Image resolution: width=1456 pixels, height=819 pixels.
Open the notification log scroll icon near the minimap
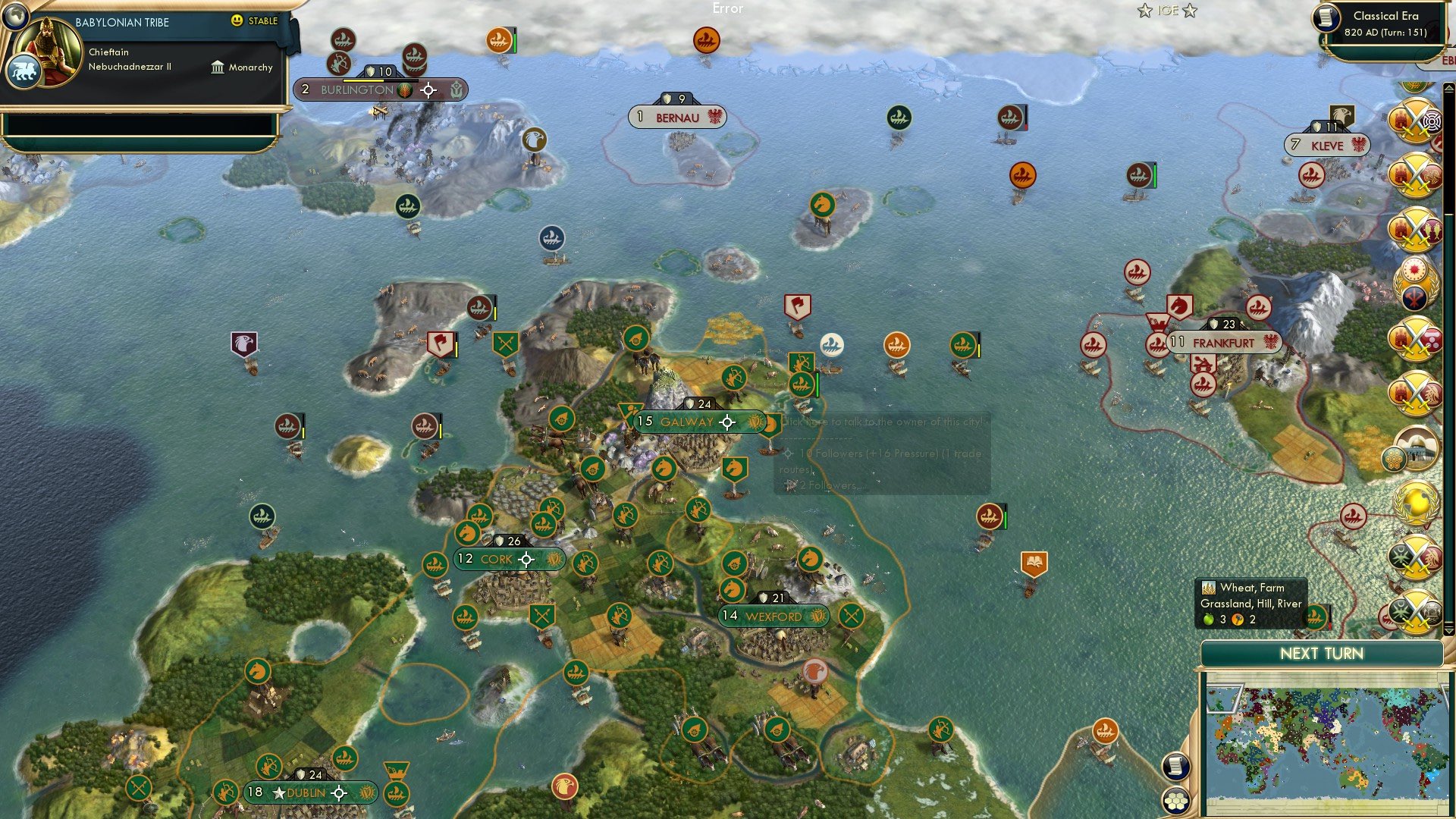pyautogui.click(x=1175, y=767)
